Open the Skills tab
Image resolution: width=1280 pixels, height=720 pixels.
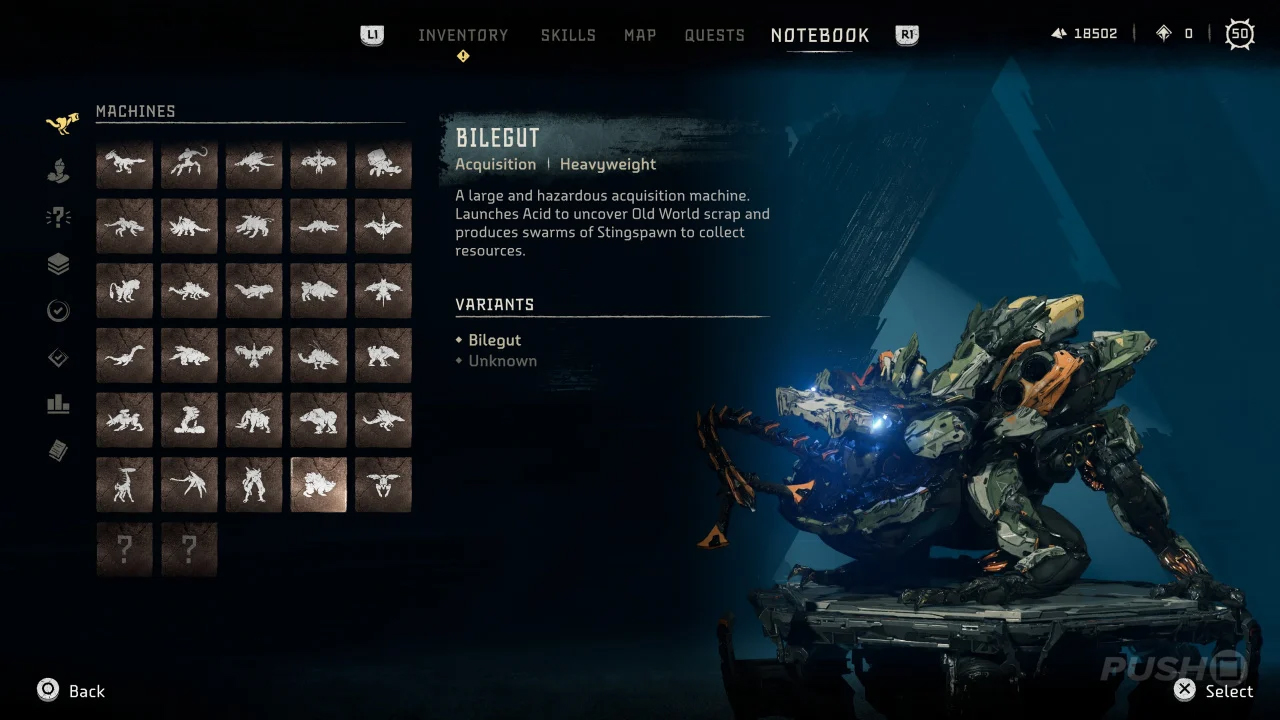pyautogui.click(x=568, y=35)
